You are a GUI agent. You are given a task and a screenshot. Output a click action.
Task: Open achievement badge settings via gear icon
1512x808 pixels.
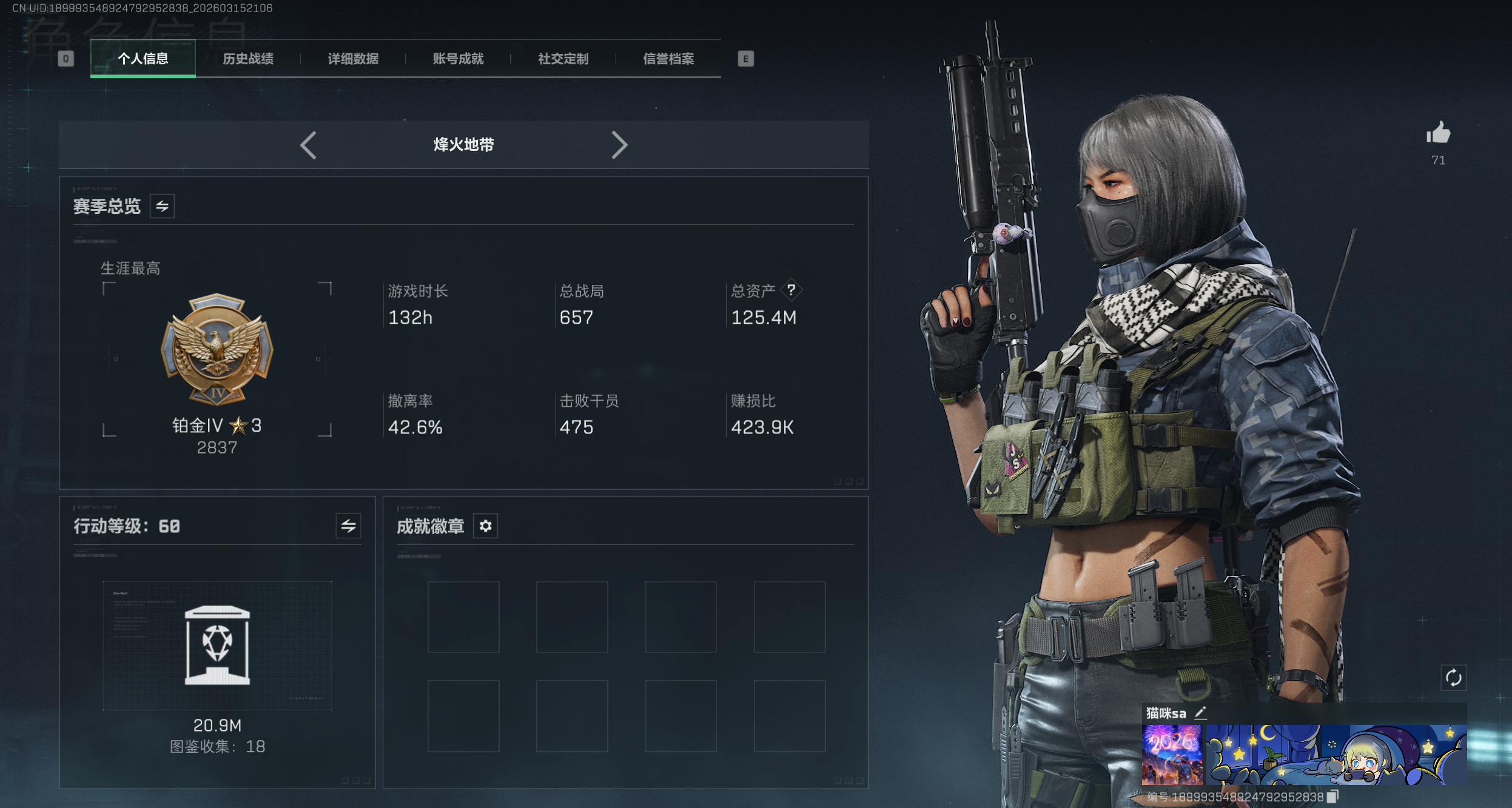coord(485,526)
